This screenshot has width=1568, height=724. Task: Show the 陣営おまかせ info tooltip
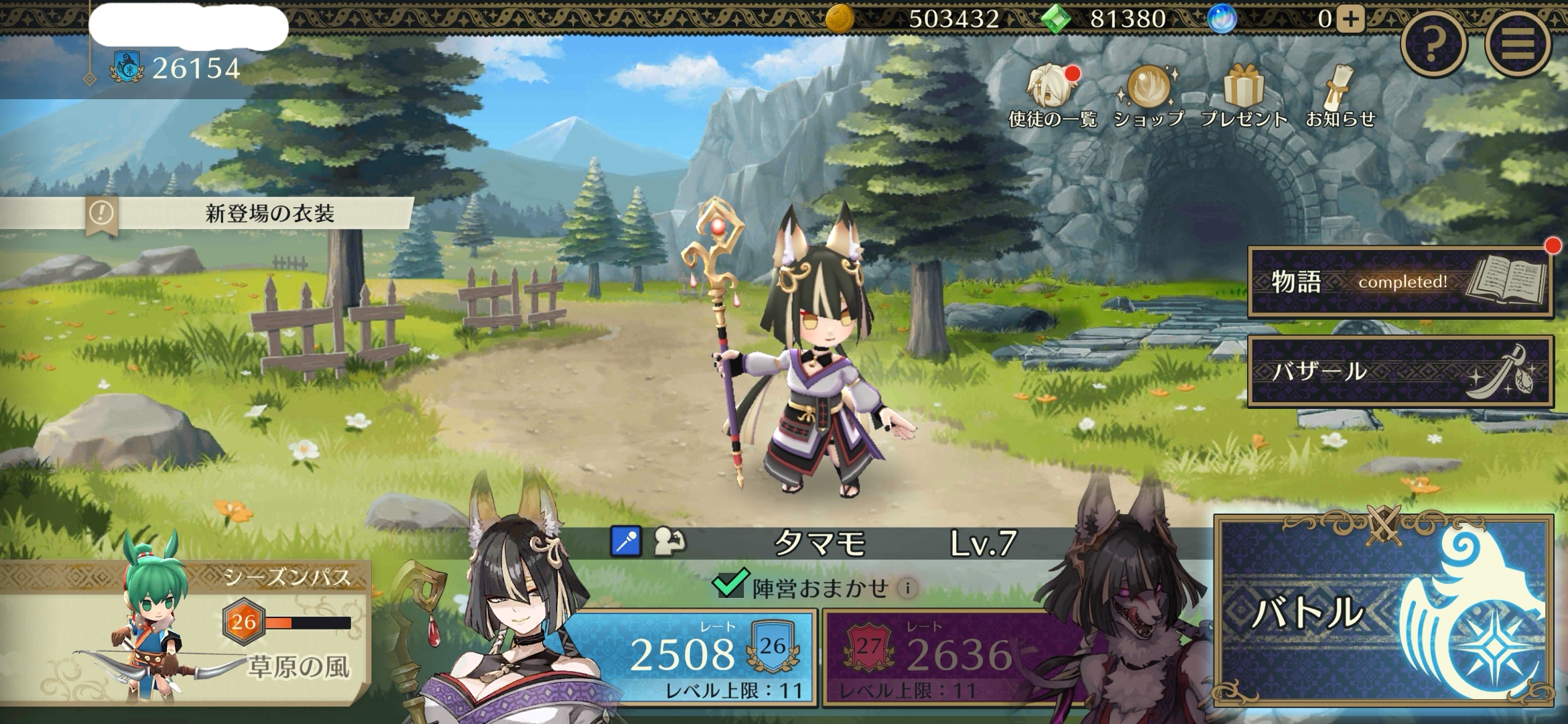908,589
